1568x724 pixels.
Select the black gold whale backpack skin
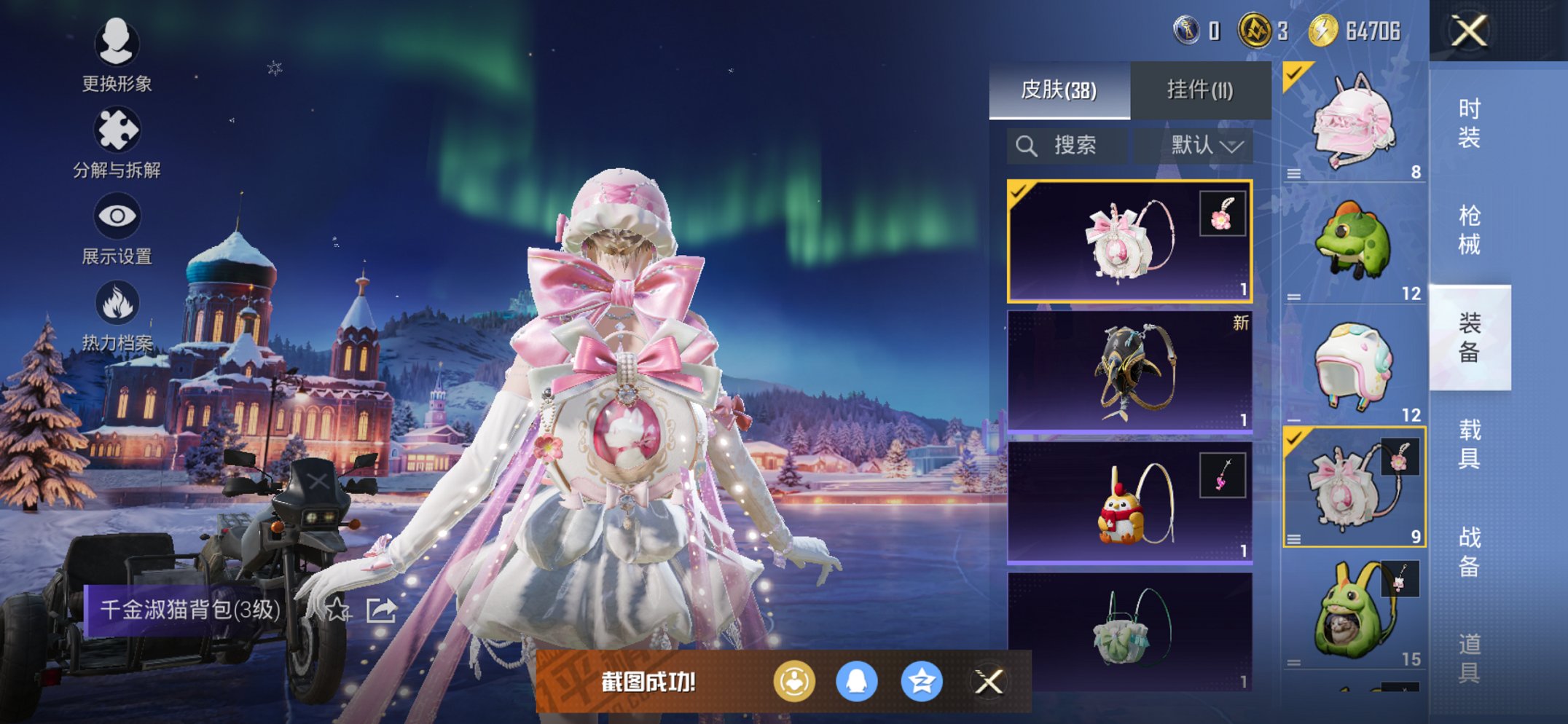tap(1129, 371)
